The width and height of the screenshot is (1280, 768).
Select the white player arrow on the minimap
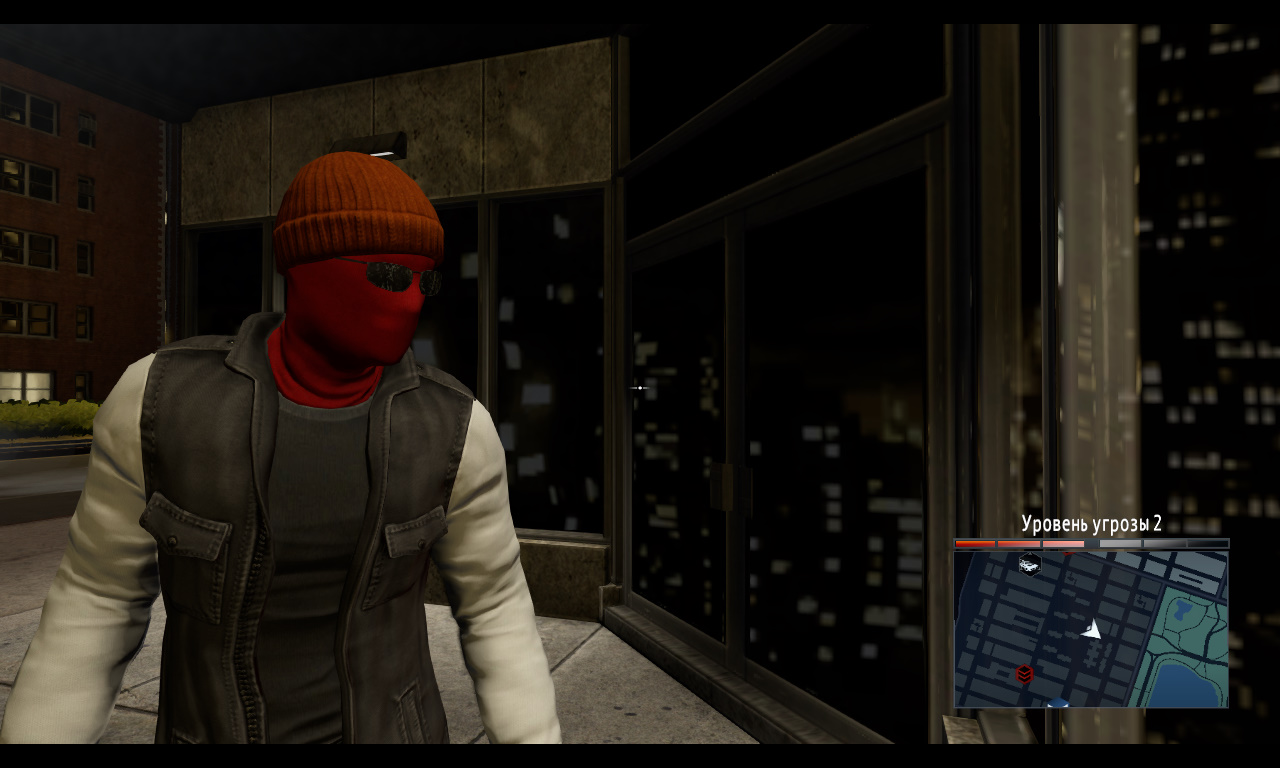click(x=1091, y=630)
